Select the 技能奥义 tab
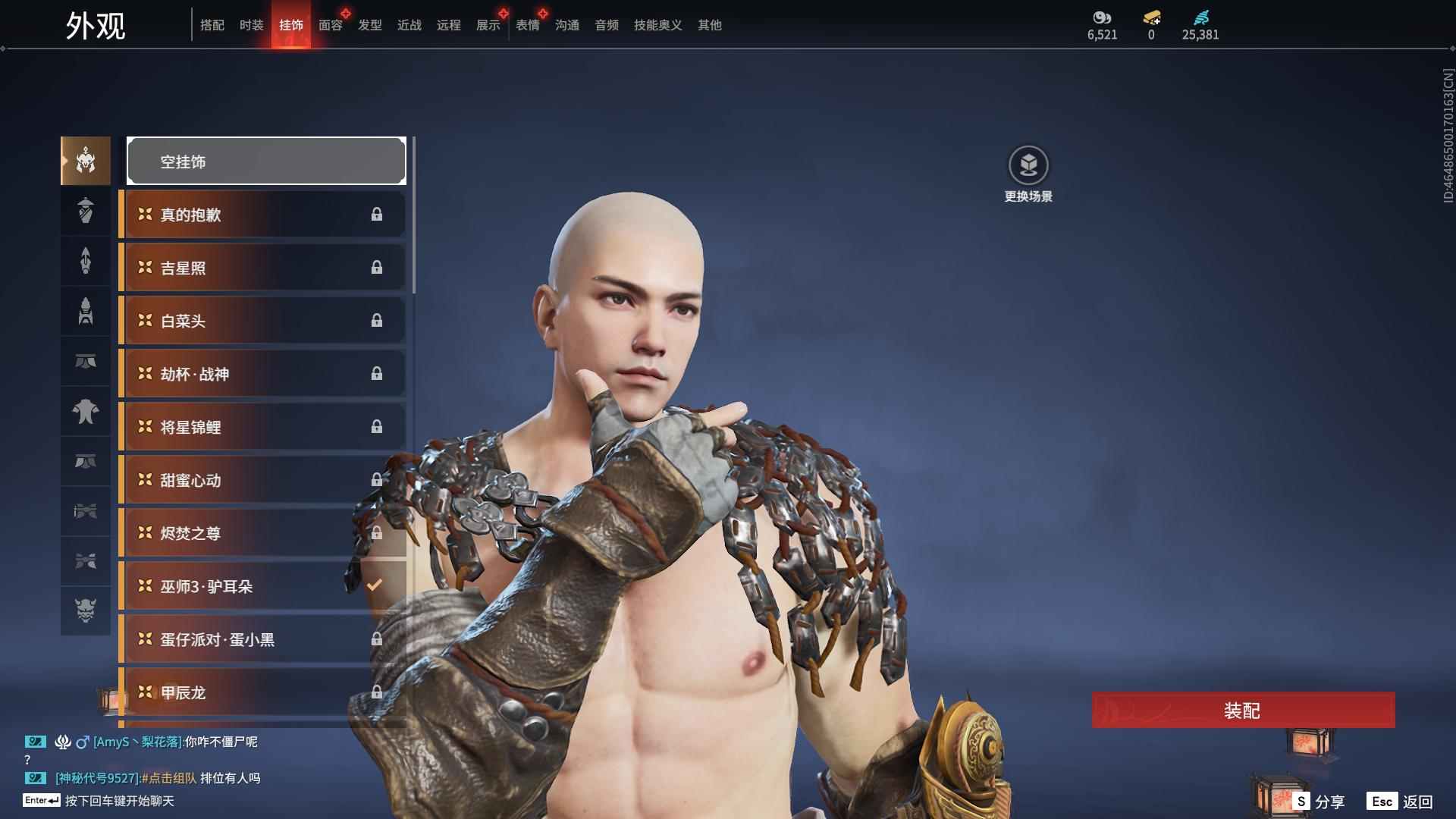 pos(657,25)
